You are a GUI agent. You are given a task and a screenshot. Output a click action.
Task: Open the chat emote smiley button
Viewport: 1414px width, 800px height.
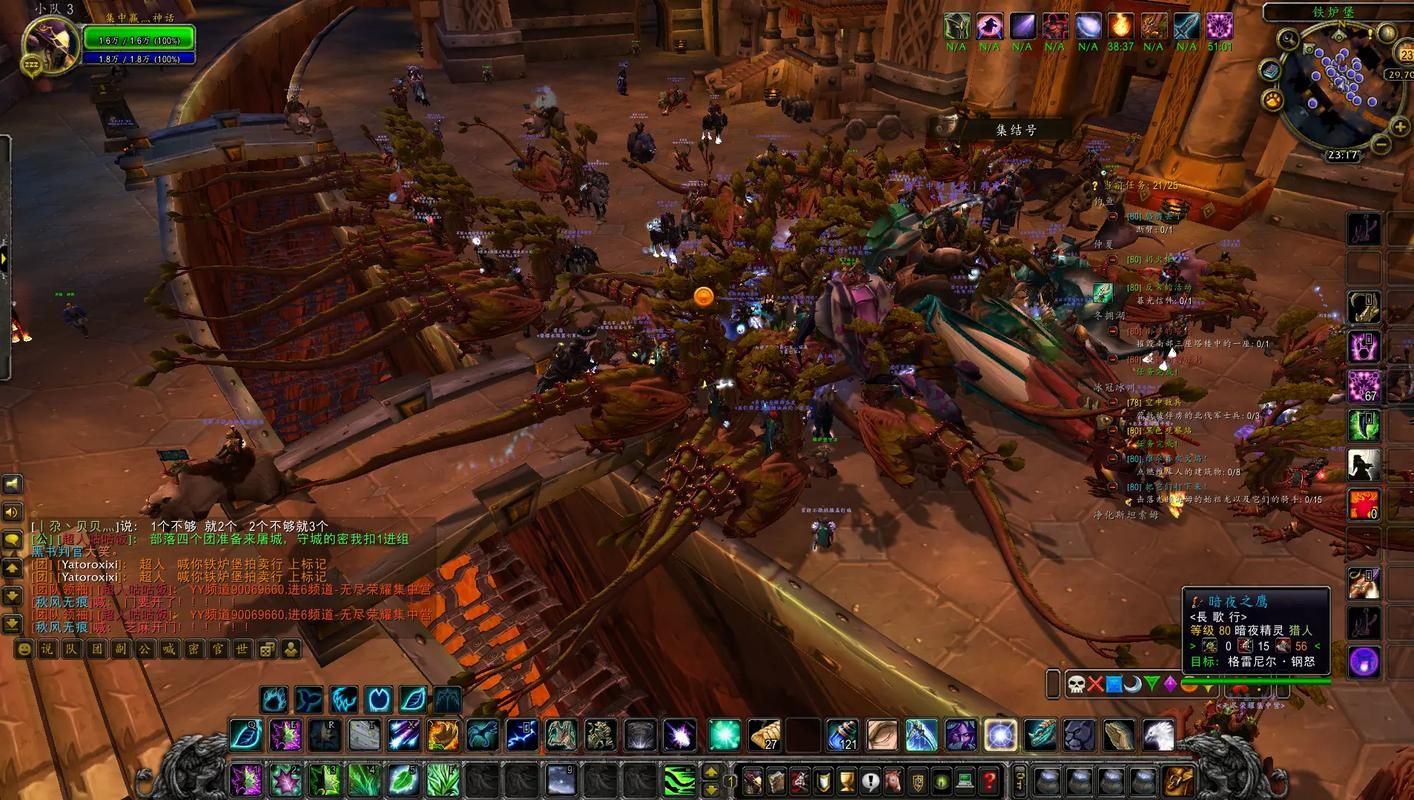[x=23, y=649]
